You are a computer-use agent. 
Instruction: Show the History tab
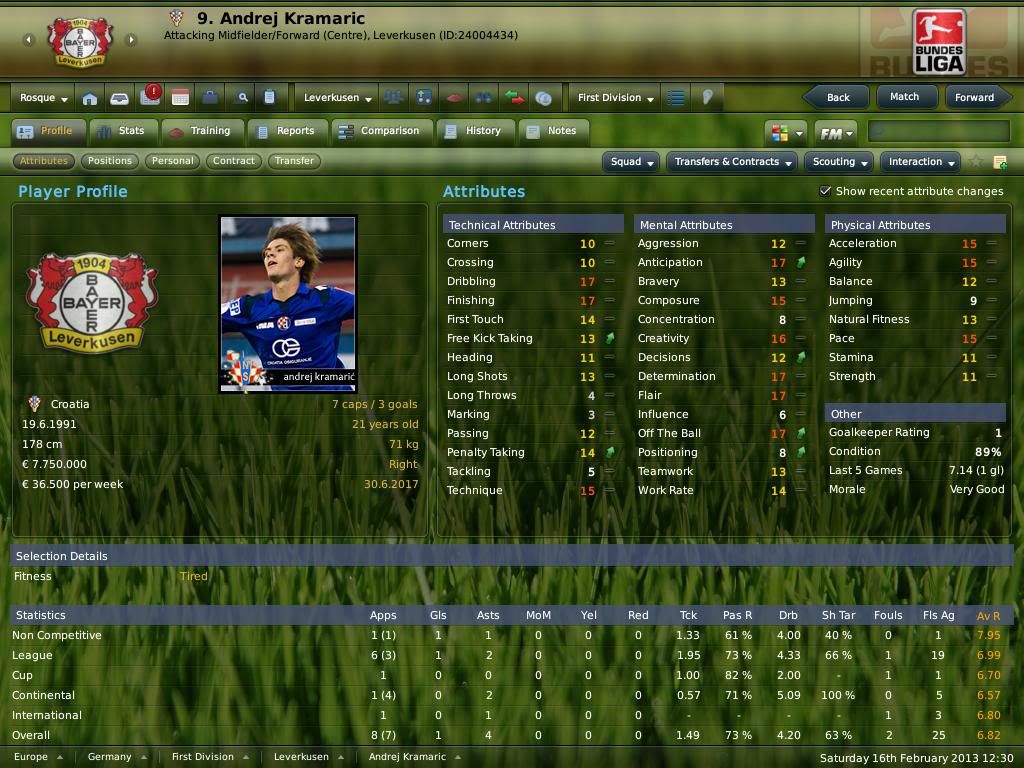coord(473,131)
